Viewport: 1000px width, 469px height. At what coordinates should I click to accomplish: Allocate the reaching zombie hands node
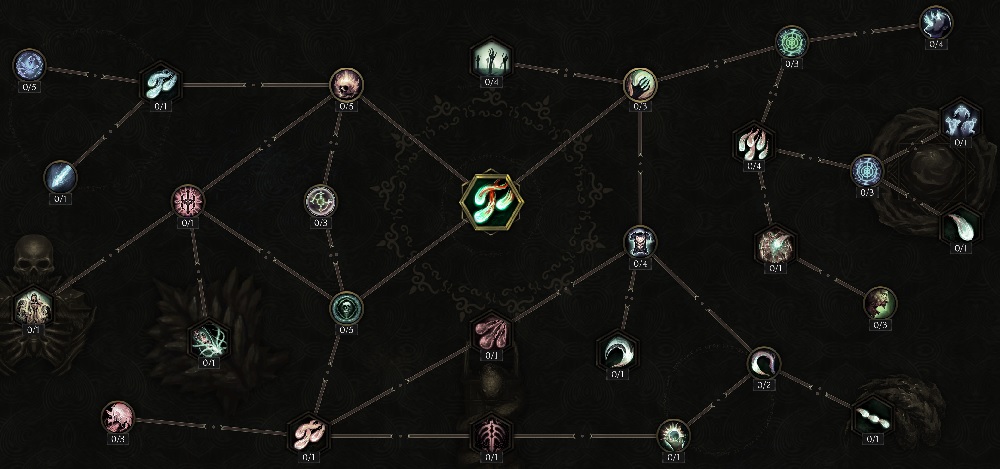click(x=490, y=59)
